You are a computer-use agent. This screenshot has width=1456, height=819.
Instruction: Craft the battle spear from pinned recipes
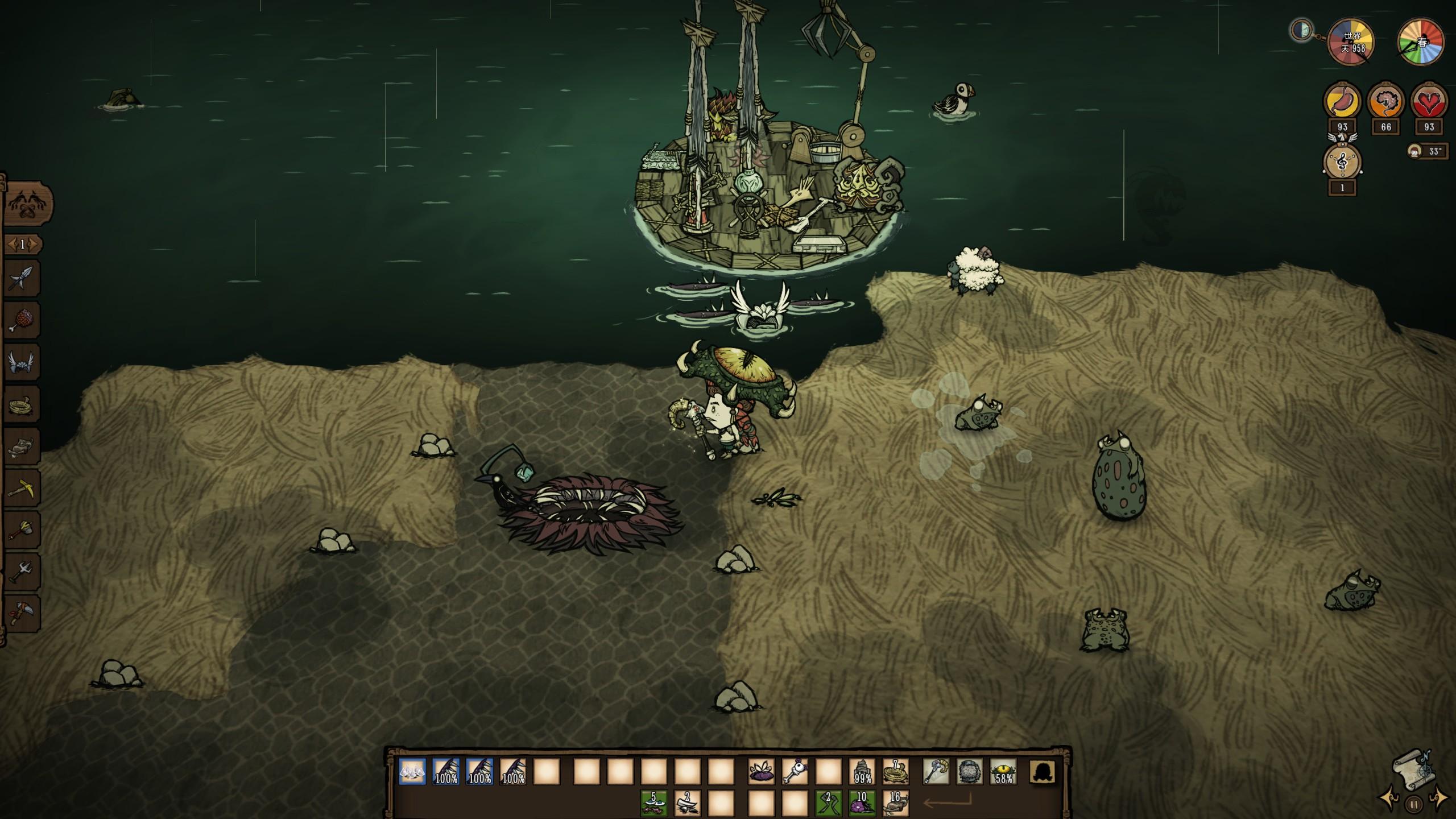click(x=22, y=279)
